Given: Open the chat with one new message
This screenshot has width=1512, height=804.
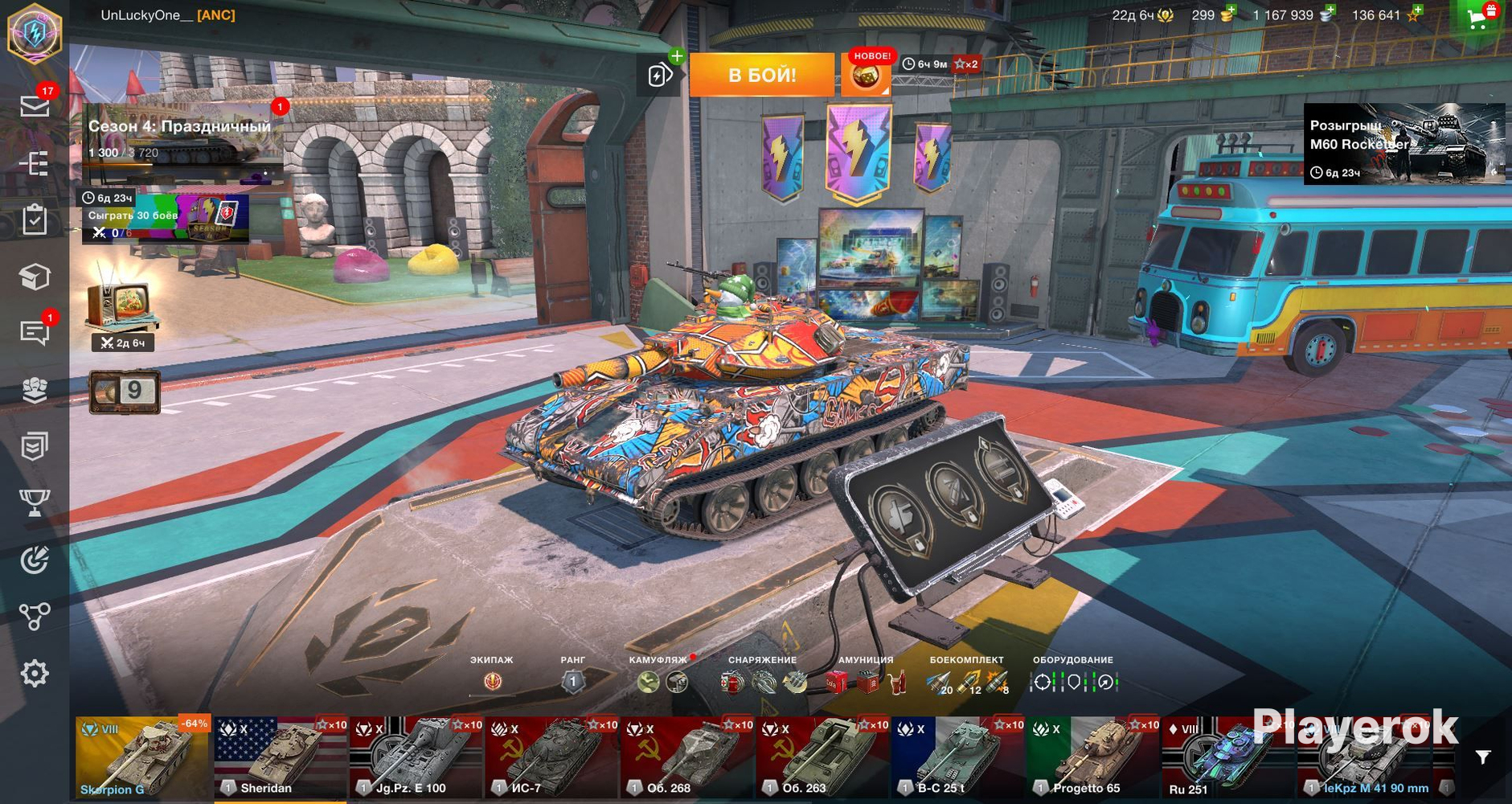Looking at the screenshot, I should (x=35, y=332).
